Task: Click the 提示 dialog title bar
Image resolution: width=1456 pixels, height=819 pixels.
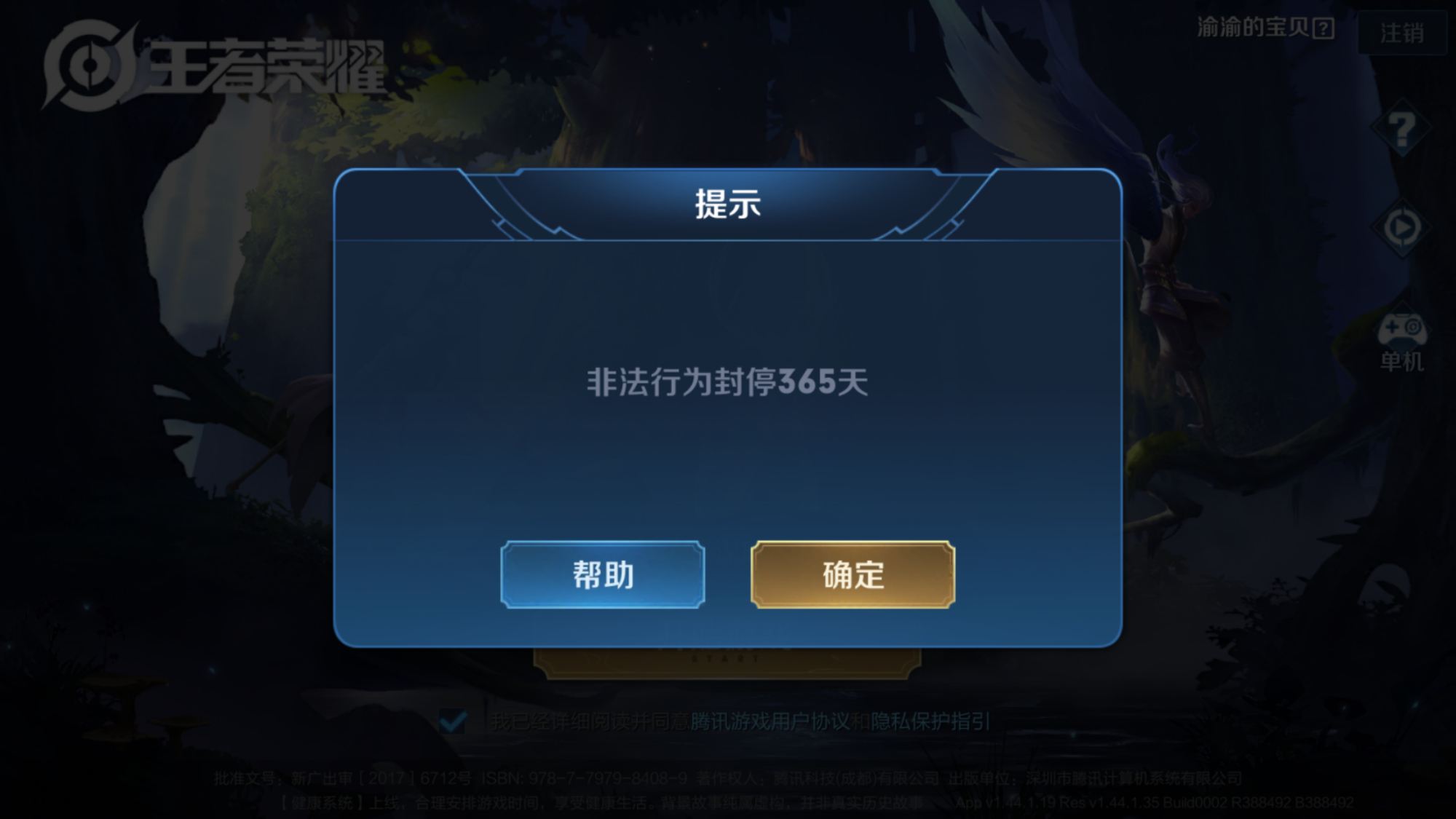Action: (x=728, y=206)
